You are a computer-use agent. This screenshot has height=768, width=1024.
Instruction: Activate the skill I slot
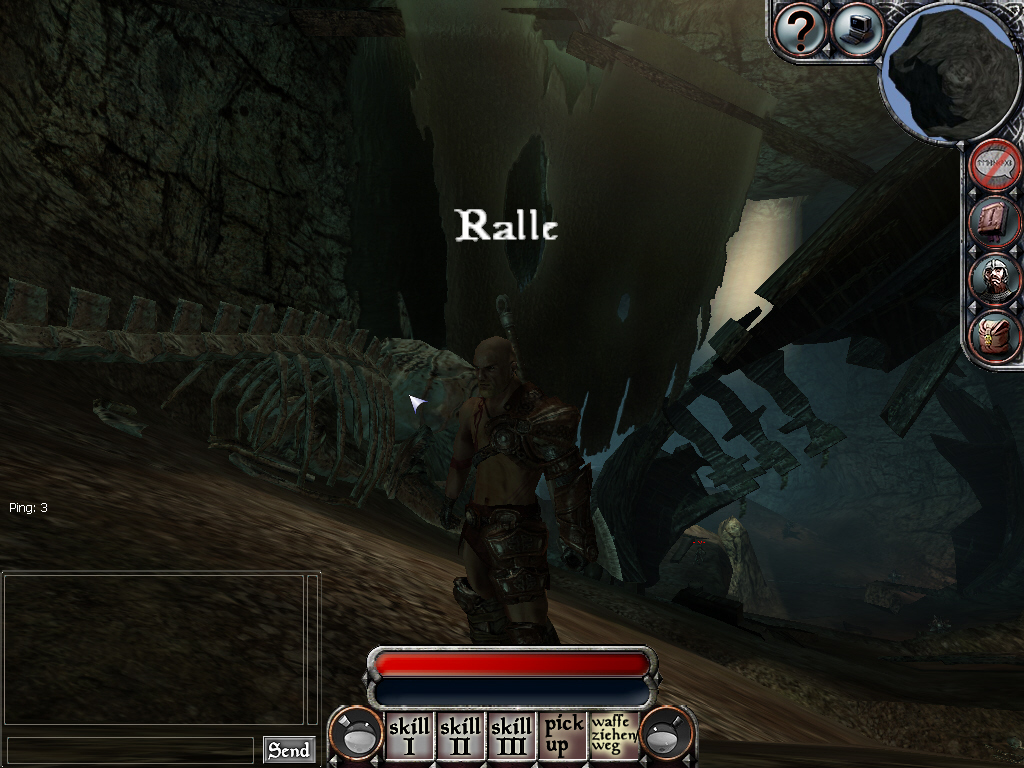click(x=409, y=736)
